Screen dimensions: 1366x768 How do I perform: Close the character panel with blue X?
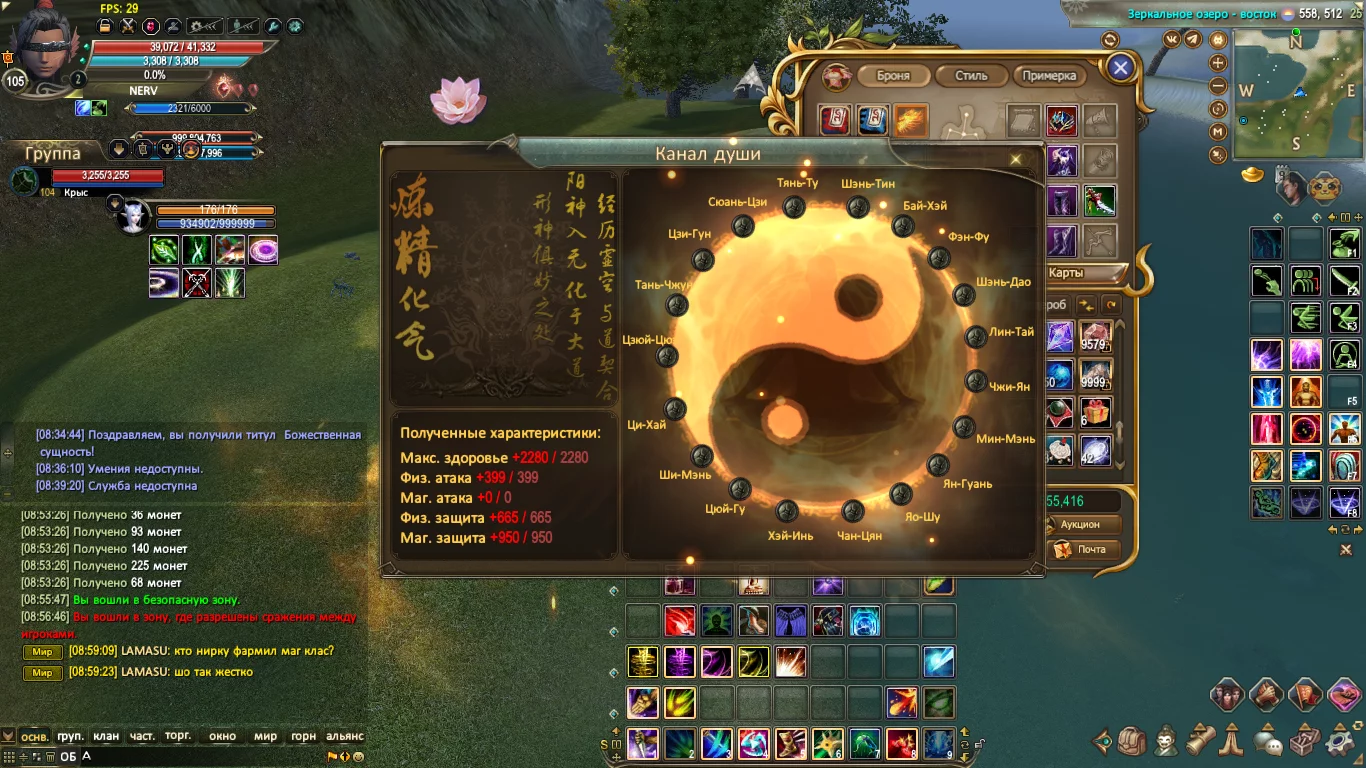(x=1121, y=68)
